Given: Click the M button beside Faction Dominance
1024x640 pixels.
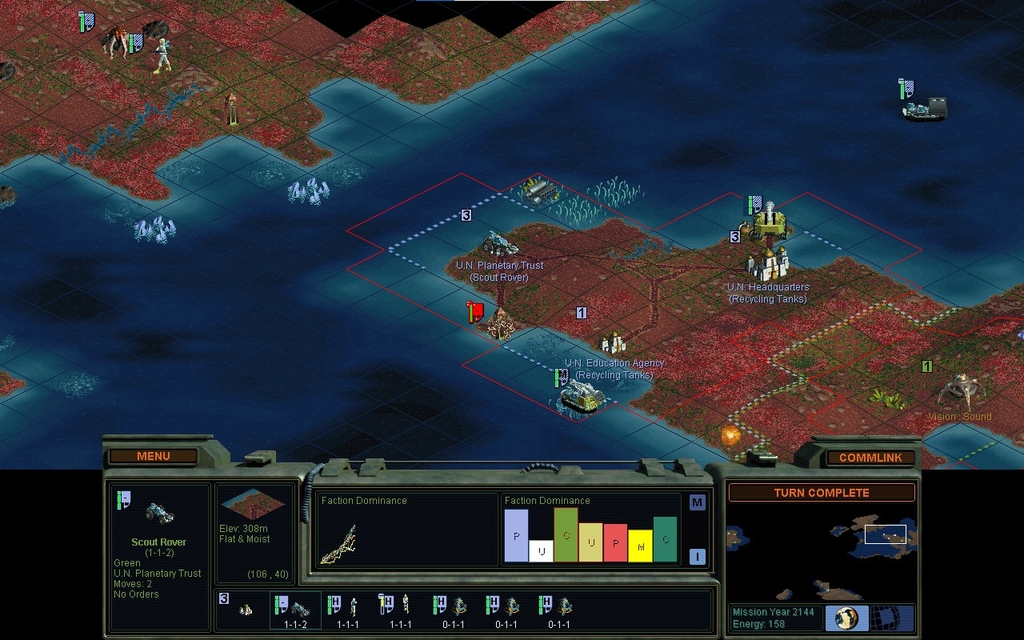Looking at the screenshot, I should click(697, 502).
